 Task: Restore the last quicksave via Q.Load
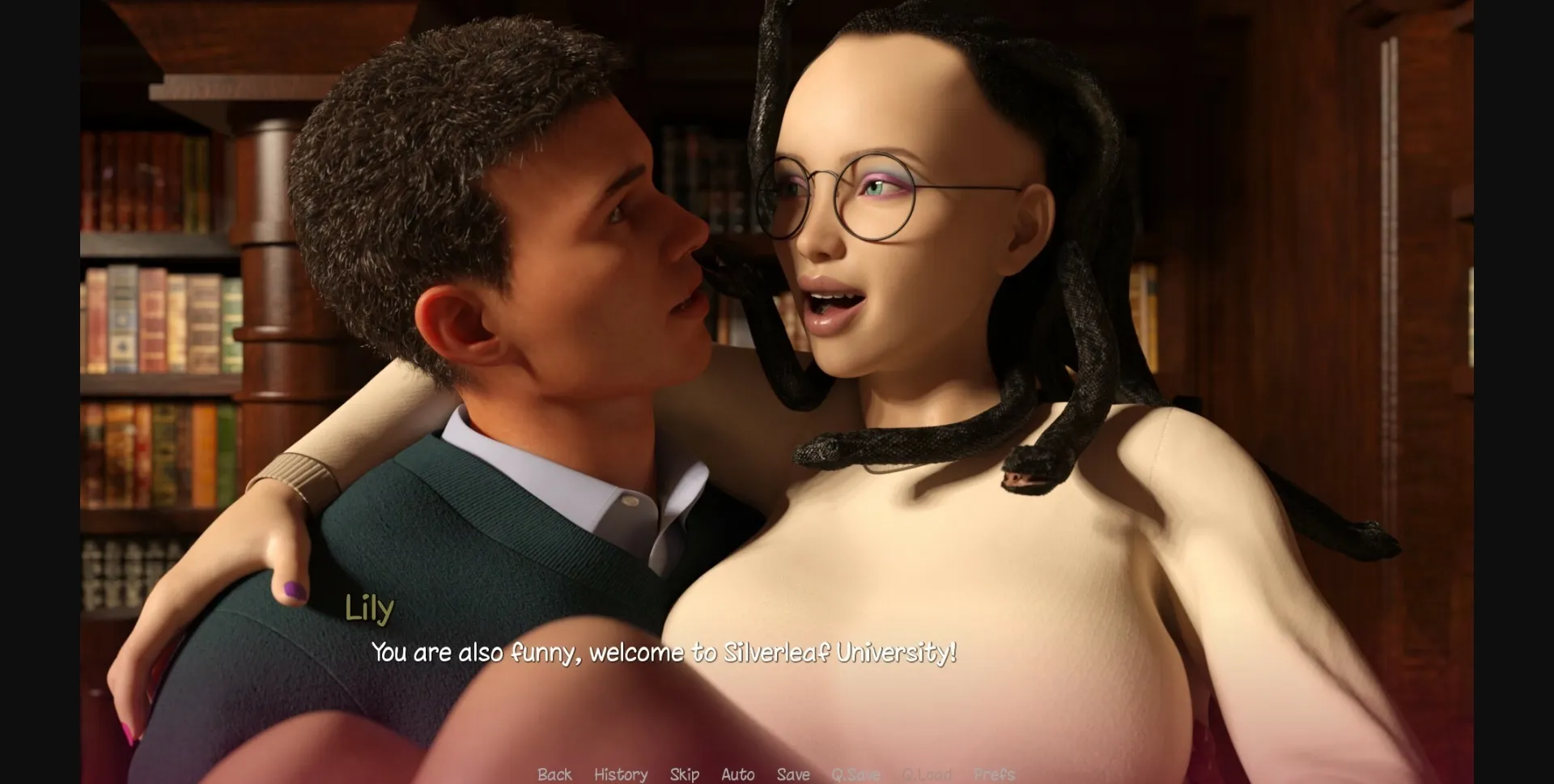pos(928,774)
